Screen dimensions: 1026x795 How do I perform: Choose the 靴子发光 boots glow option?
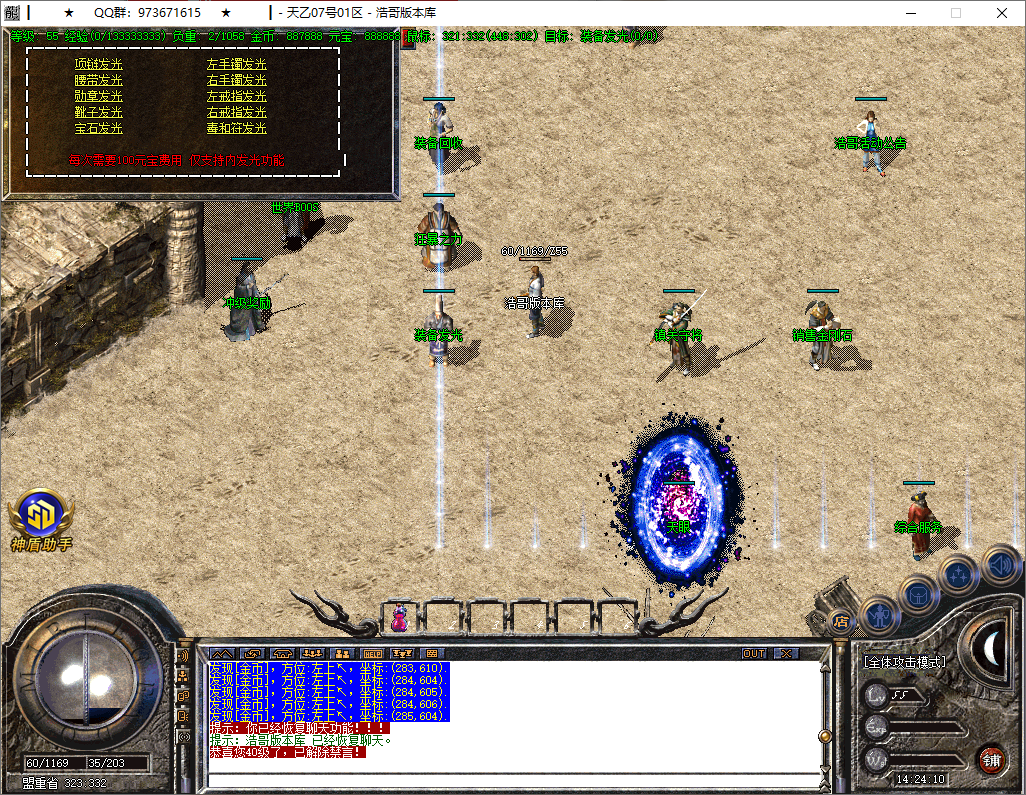(x=98, y=112)
